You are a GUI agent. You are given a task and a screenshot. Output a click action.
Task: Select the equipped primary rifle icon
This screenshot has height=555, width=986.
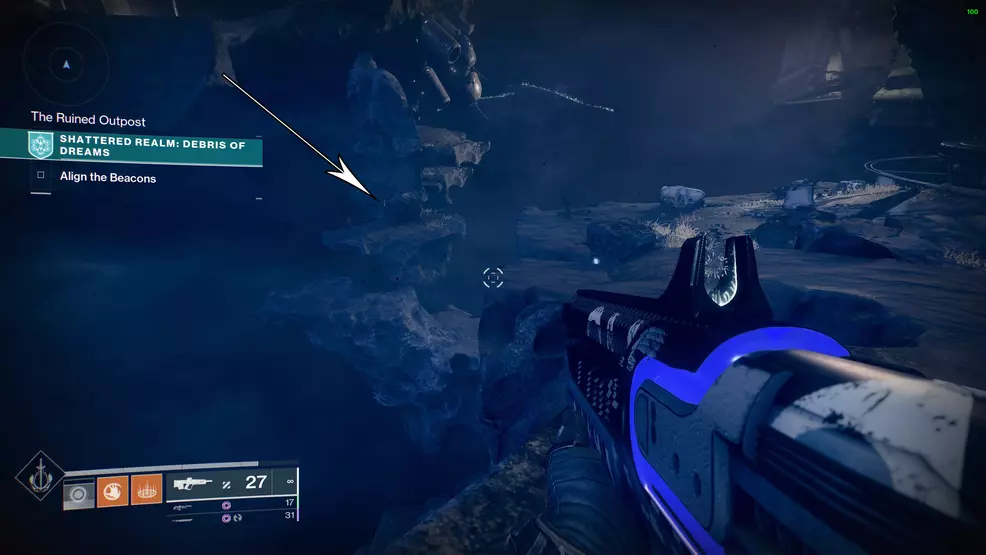tap(193, 483)
